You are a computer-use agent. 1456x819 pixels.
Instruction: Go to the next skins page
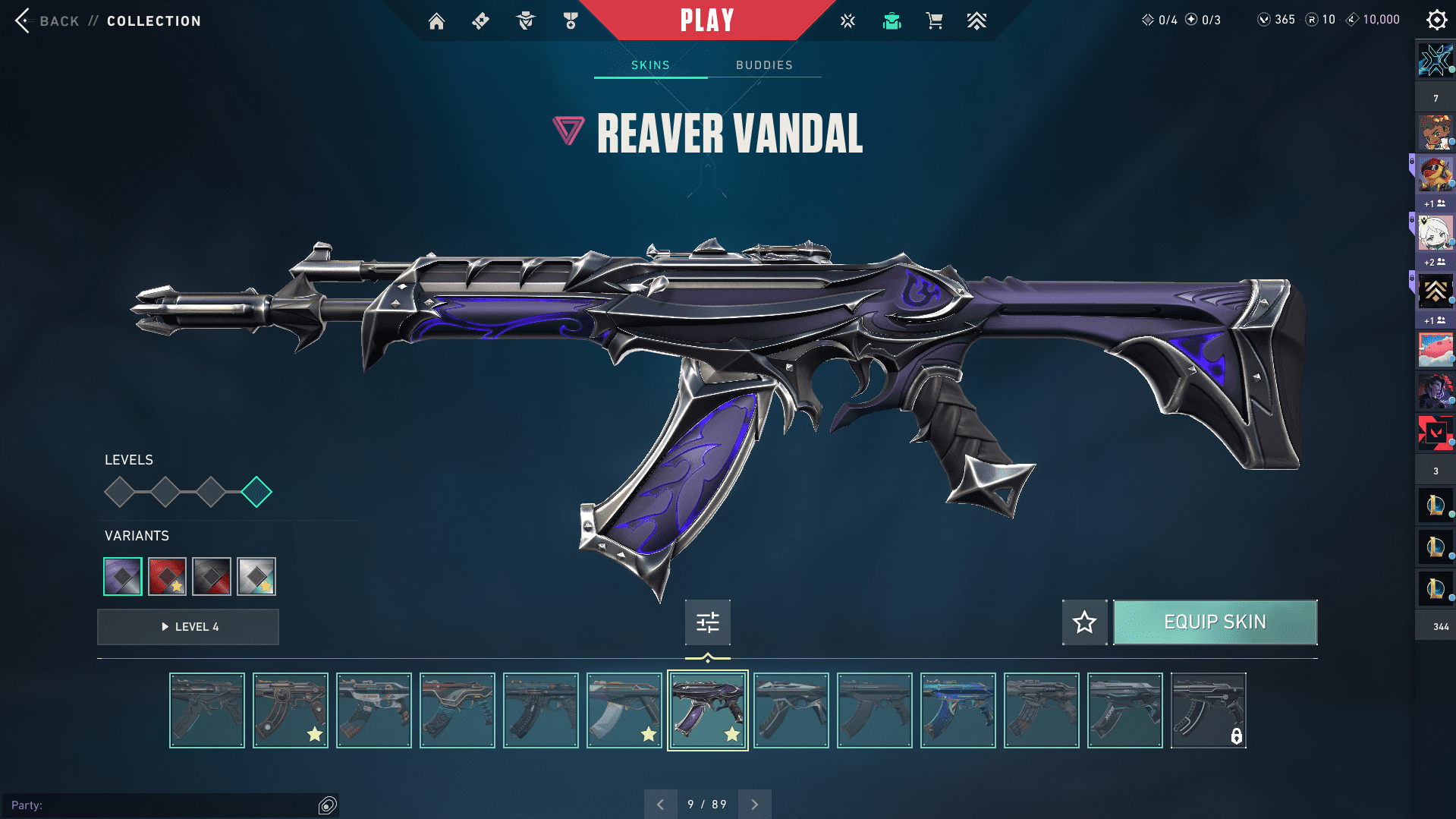pyautogui.click(x=754, y=804)
